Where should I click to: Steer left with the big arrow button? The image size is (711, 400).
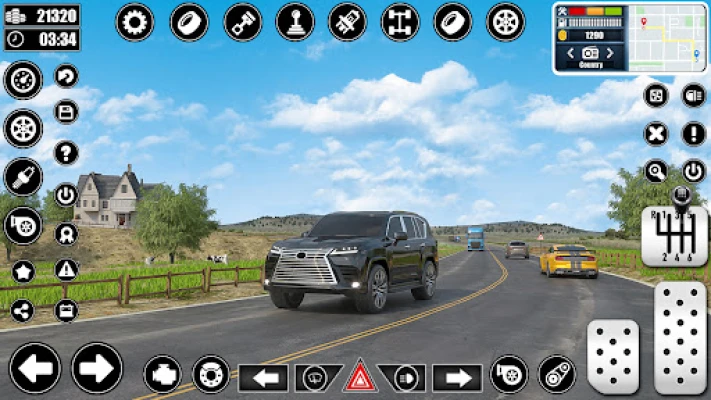tap(35, 368)
